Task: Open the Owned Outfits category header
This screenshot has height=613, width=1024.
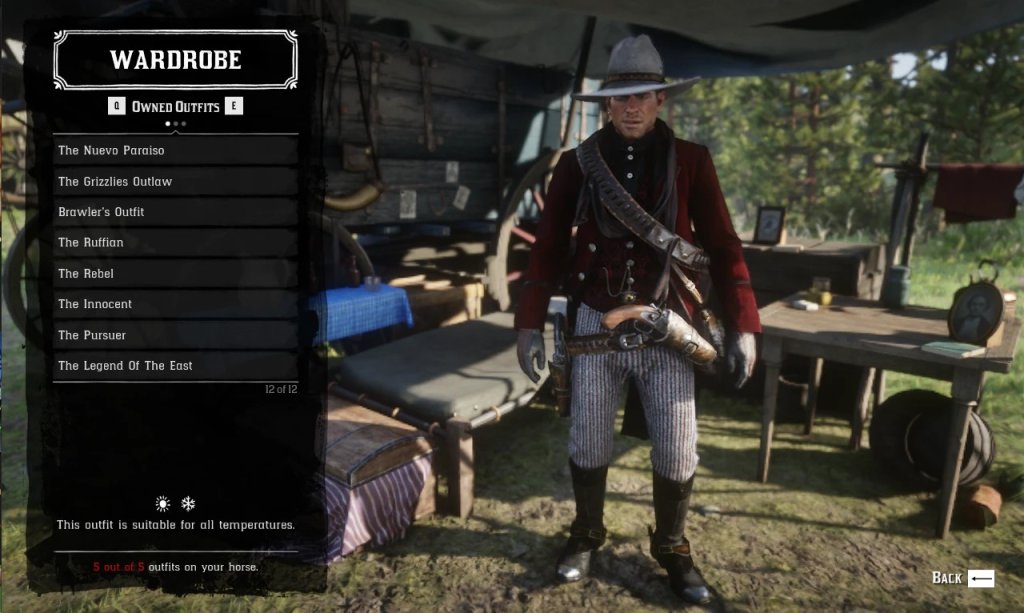Action: pyautogui.click(x=176, y=106)
